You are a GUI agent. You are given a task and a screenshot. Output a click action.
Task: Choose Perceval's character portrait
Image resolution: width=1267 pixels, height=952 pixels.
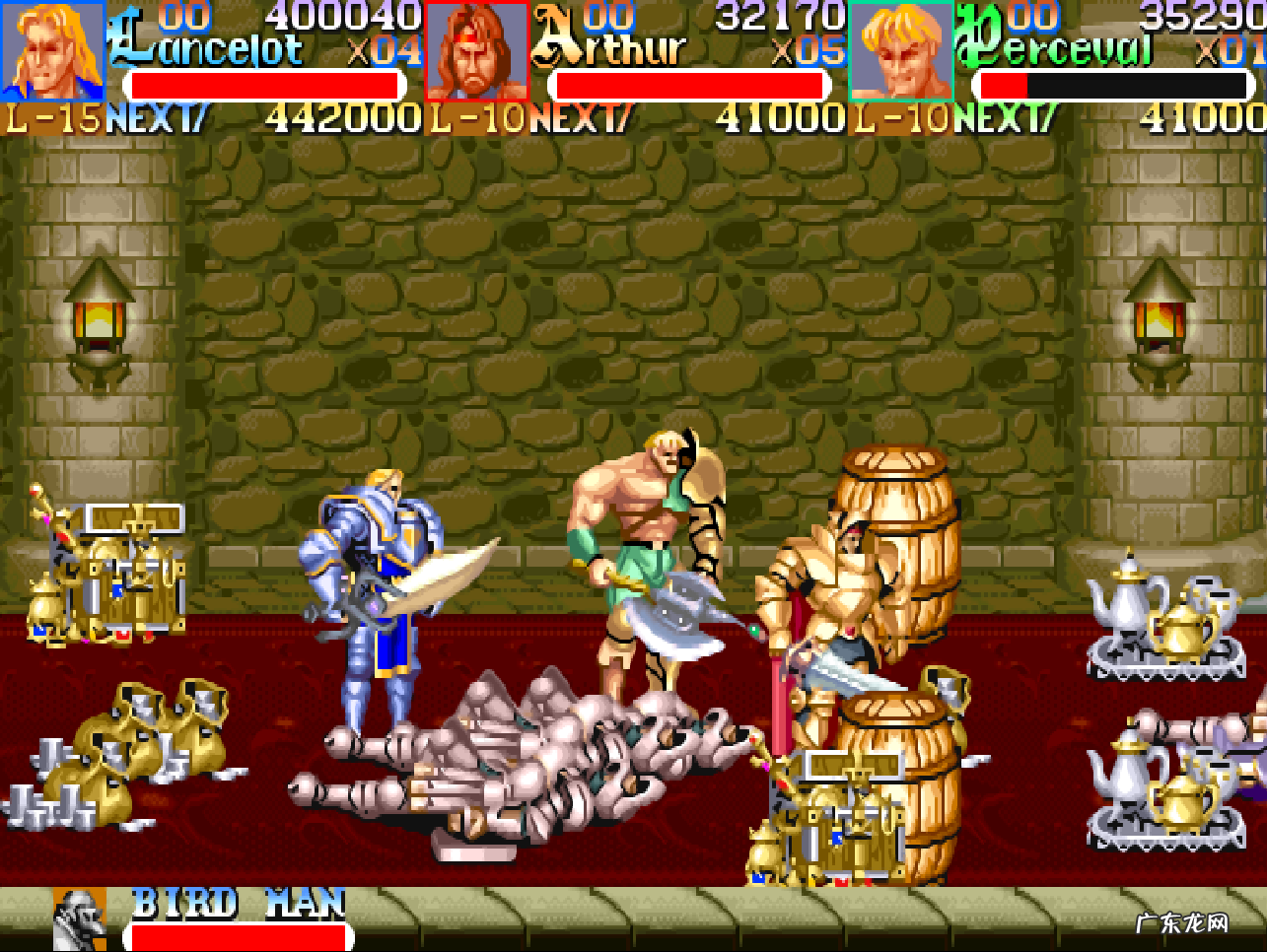[x=900, y=51]
